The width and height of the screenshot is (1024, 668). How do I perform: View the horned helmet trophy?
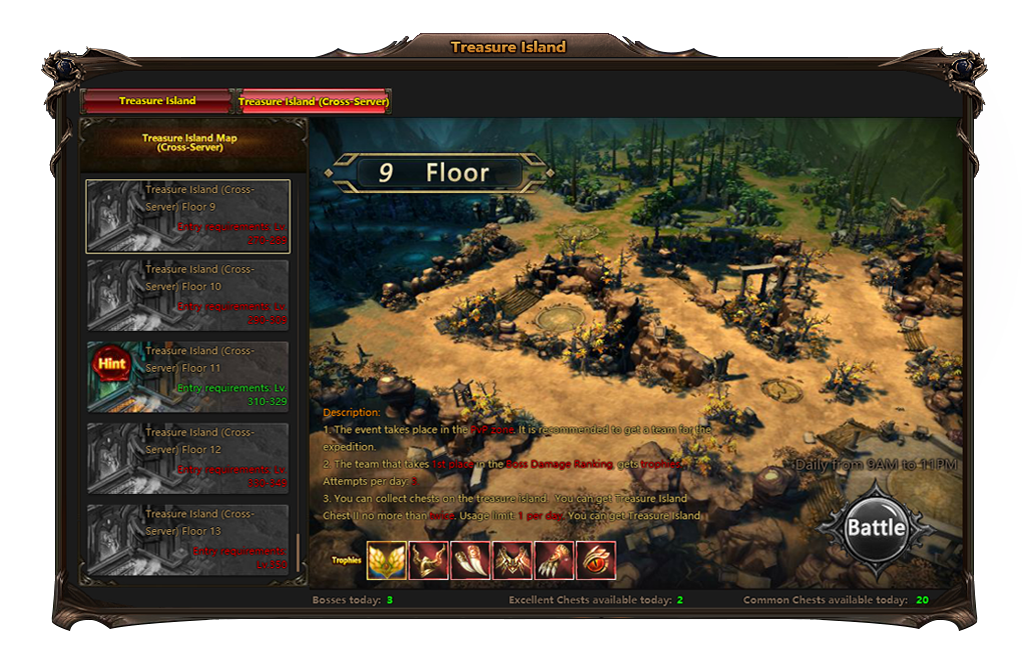pyautogui.click(x=428, y=560)
